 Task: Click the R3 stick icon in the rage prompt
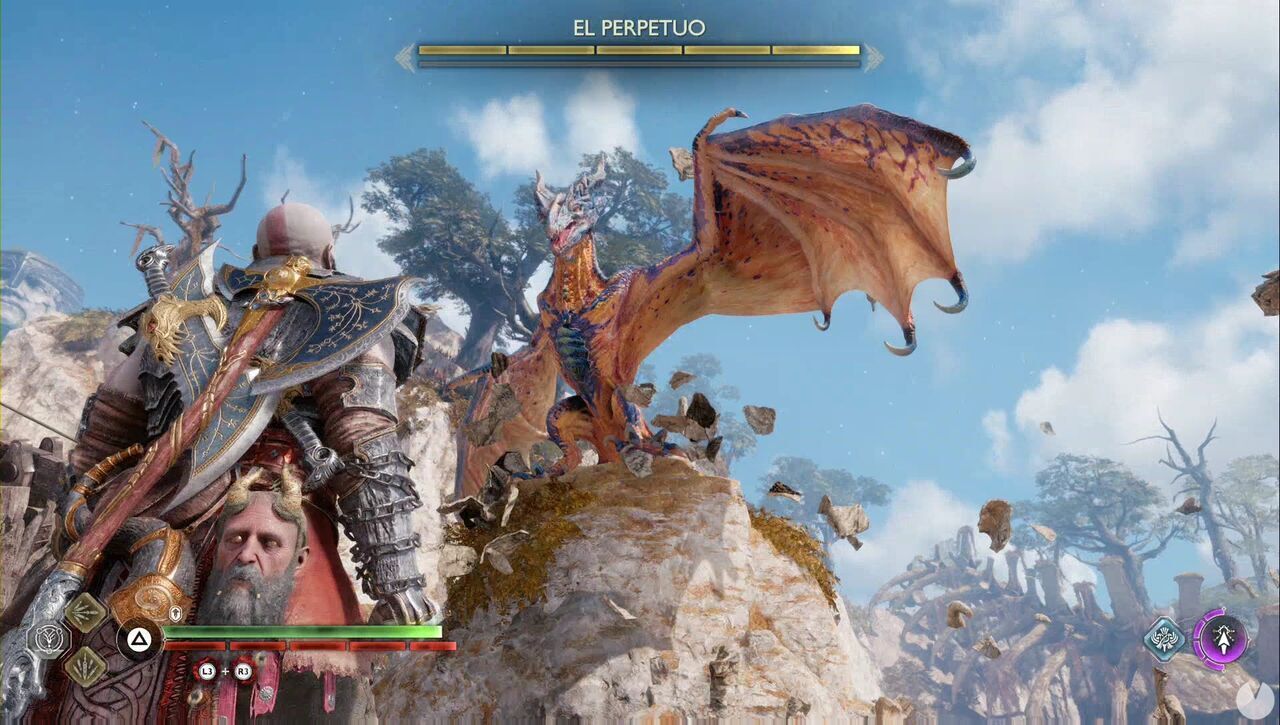[243, 672]
